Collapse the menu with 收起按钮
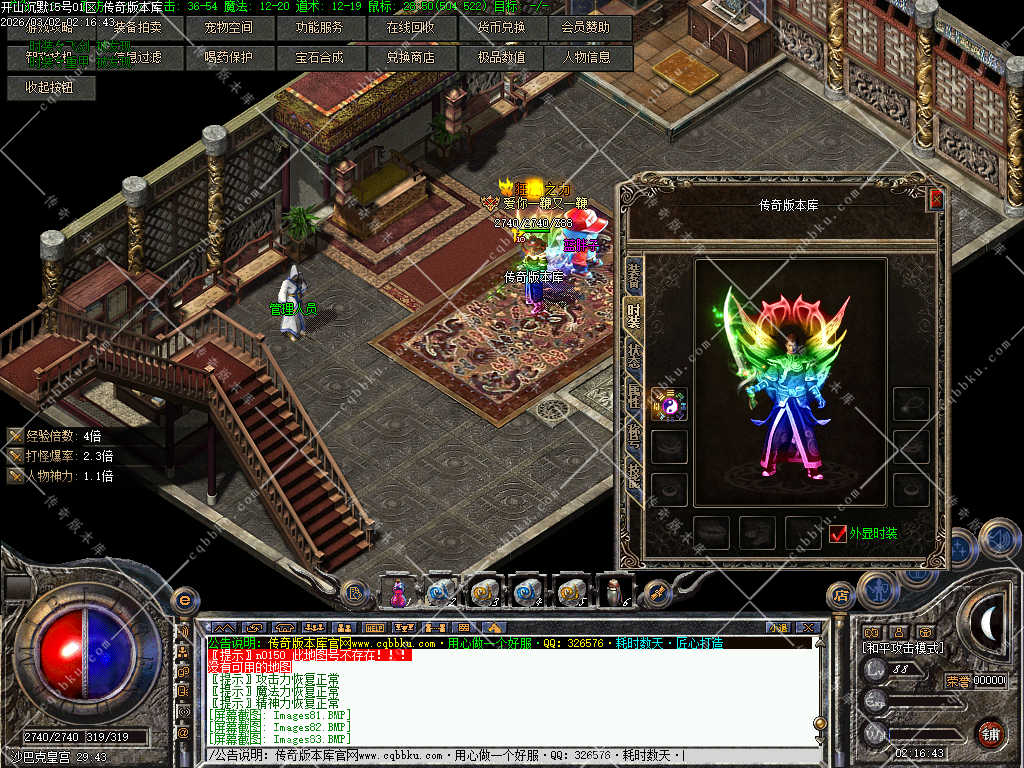1024x768 pixels. pyautogui.click(x=50, y=87)
